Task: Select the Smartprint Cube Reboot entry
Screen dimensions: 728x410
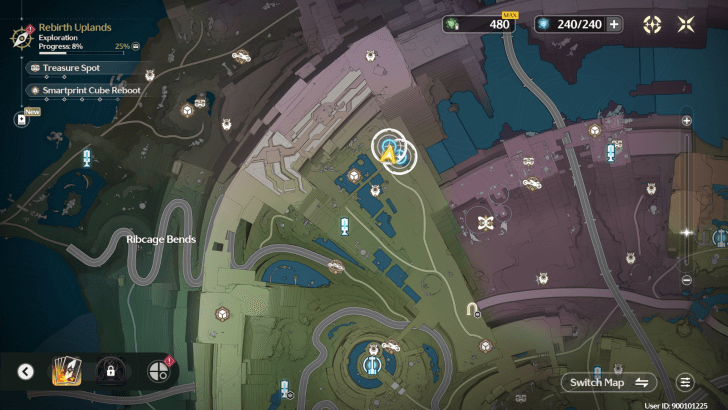Action: [x=83, y=89]
